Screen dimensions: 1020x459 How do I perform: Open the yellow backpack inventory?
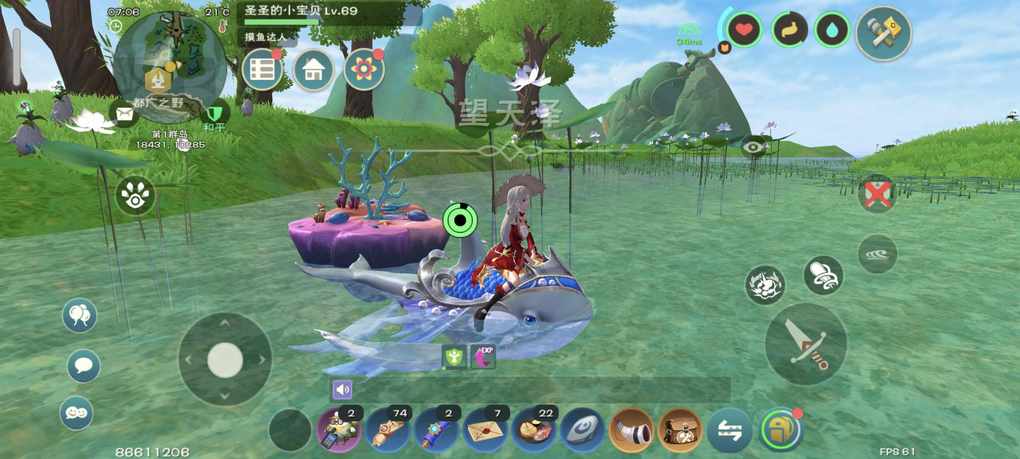click(x=779, y=430)
